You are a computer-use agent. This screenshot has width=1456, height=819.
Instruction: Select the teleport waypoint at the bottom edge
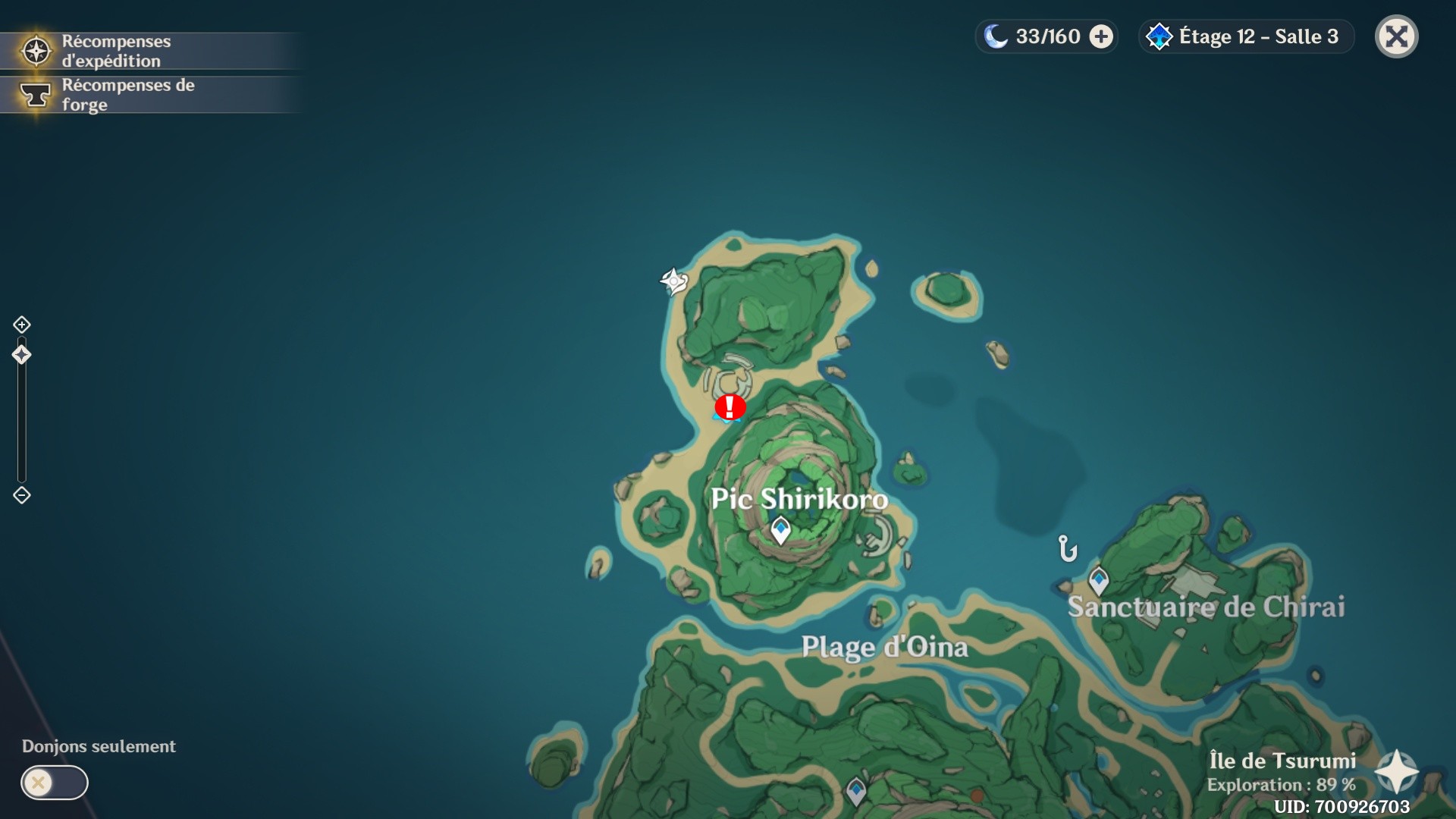coord(856,792)
